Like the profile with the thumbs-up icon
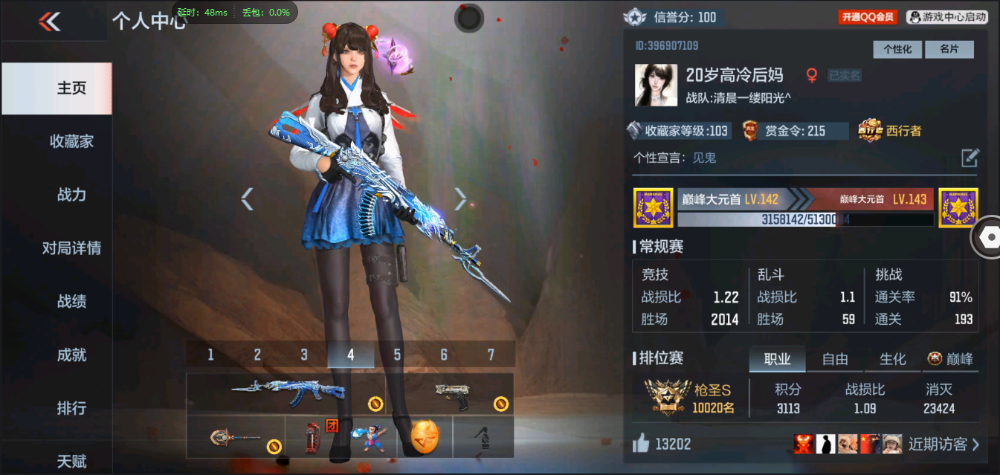 640,443
